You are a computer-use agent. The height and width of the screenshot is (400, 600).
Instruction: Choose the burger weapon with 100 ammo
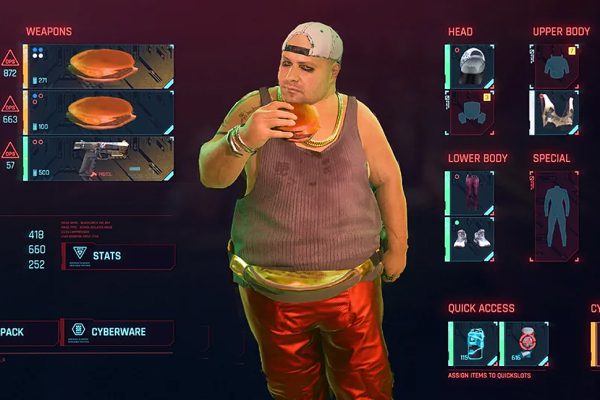98,112
